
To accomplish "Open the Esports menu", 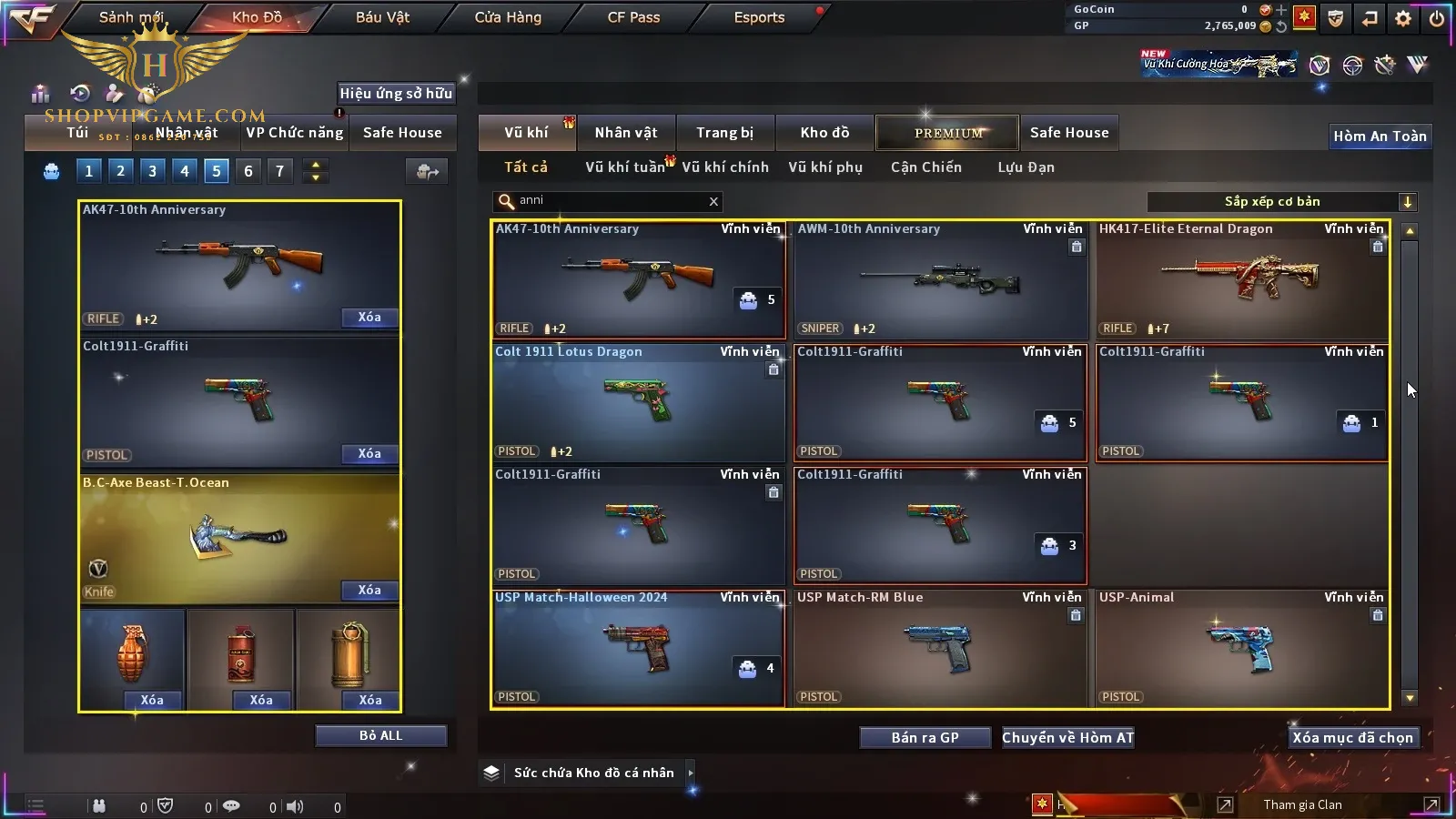I will (x=759, y=17).
